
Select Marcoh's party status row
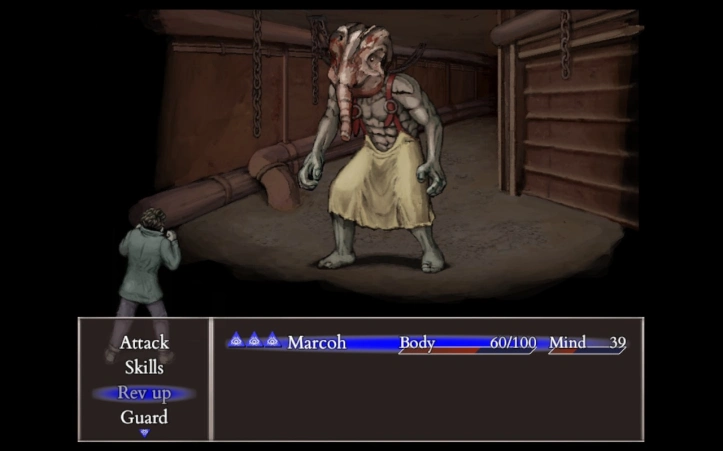(x=427, y=343)
